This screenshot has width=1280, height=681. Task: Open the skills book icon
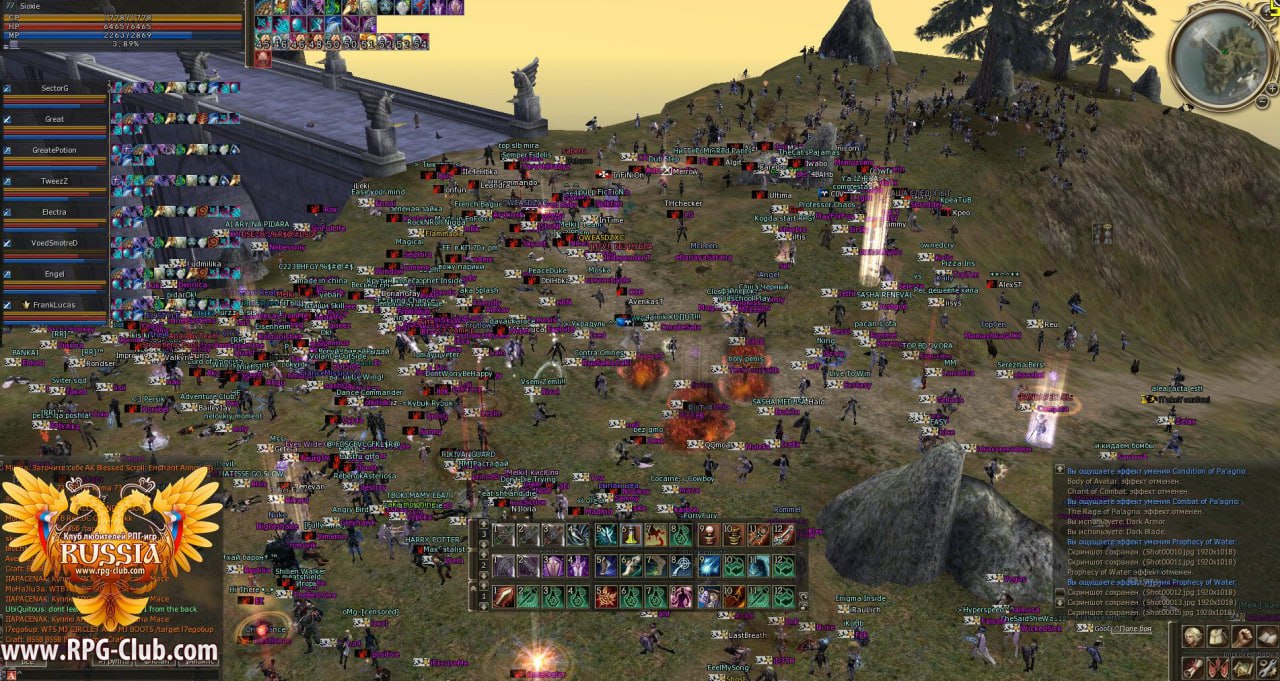(1267, 637)
